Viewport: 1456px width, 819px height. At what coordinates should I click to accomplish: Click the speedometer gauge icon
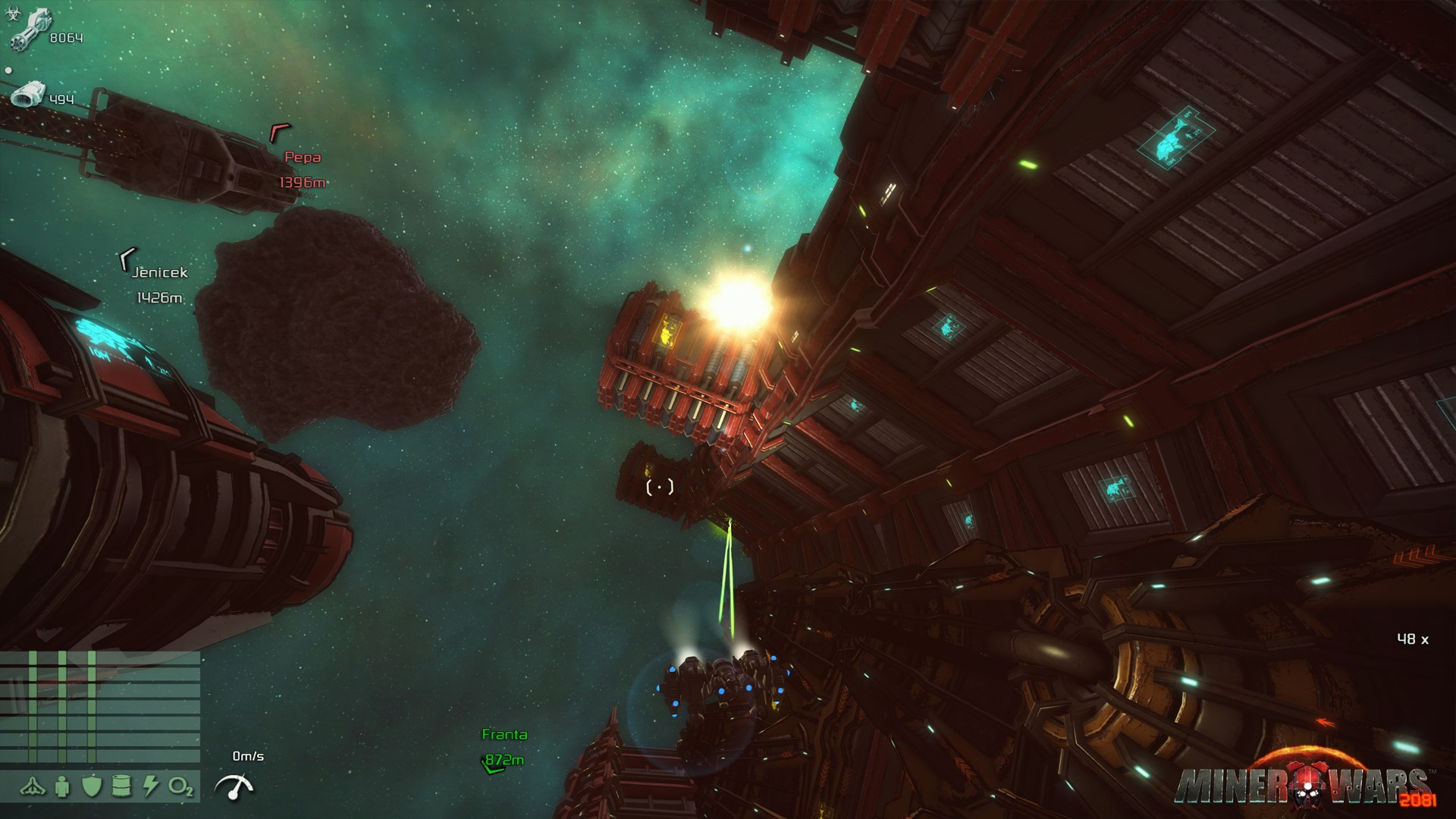pos(234,787)
